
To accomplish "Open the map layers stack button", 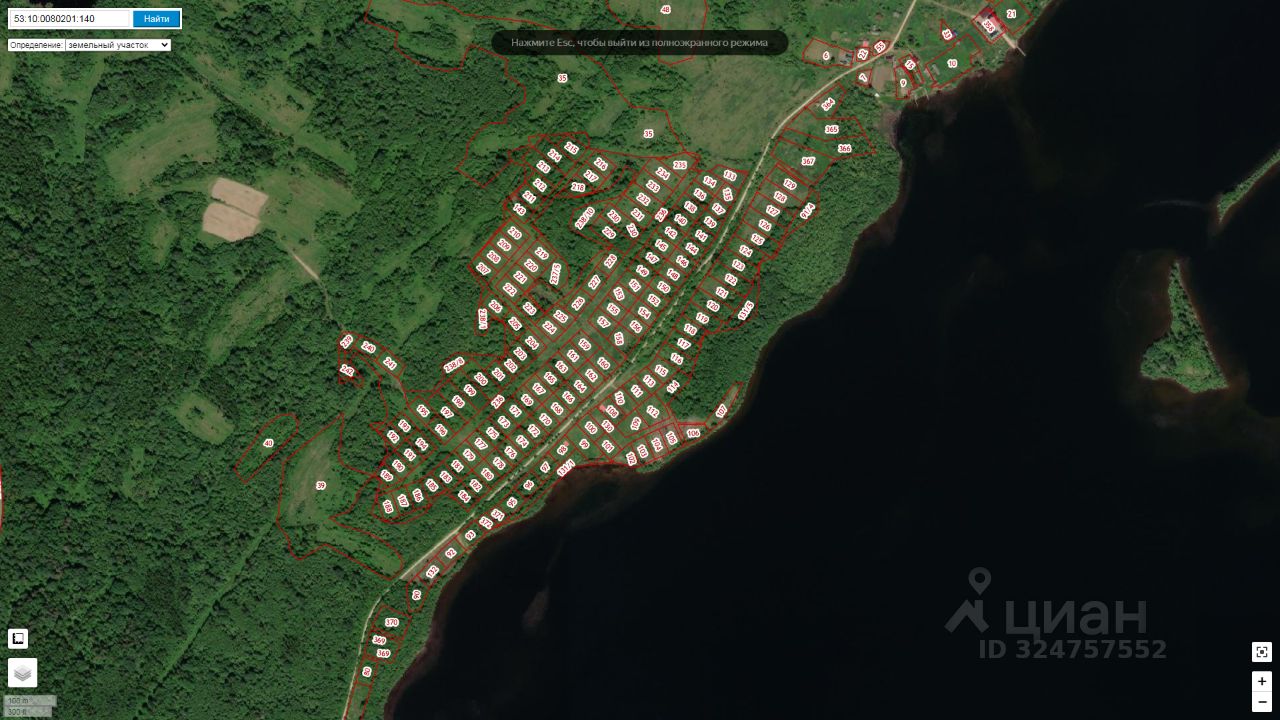I will (x=22, y=673).
